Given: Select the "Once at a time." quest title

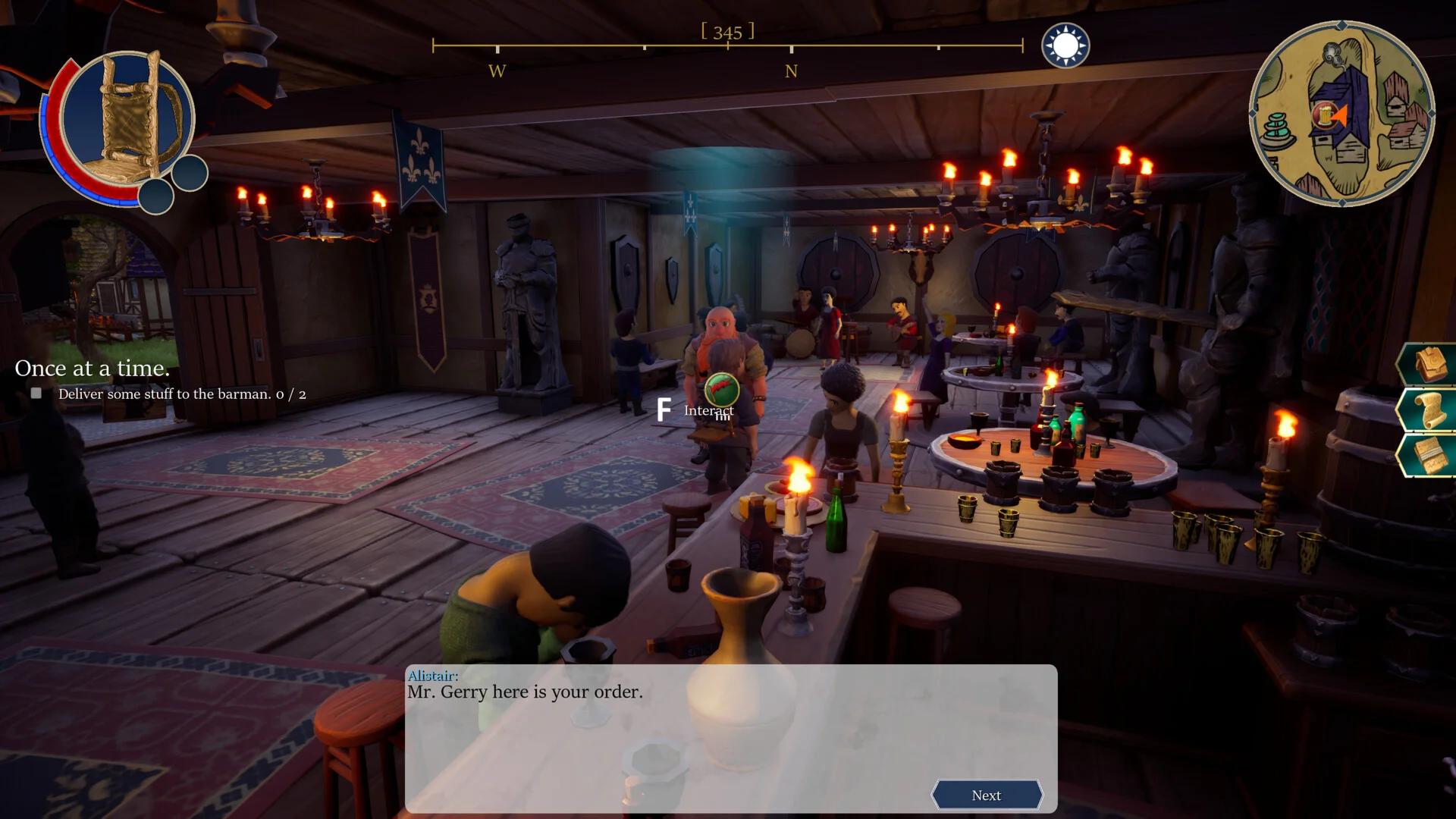Looking at the screenshot, I should (x=93, y=369).
